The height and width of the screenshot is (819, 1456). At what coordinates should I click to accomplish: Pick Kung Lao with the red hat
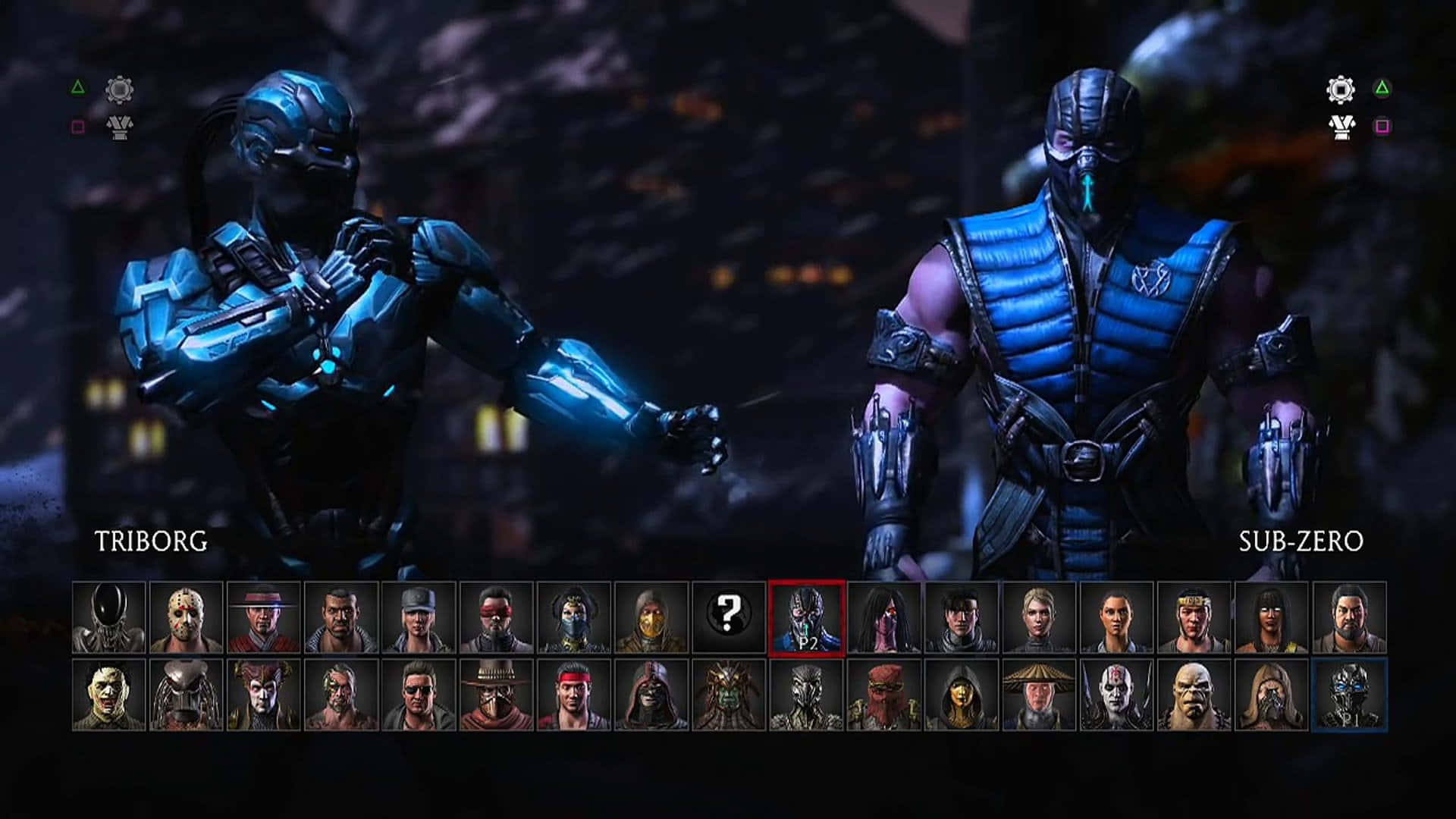click(264, 617)
